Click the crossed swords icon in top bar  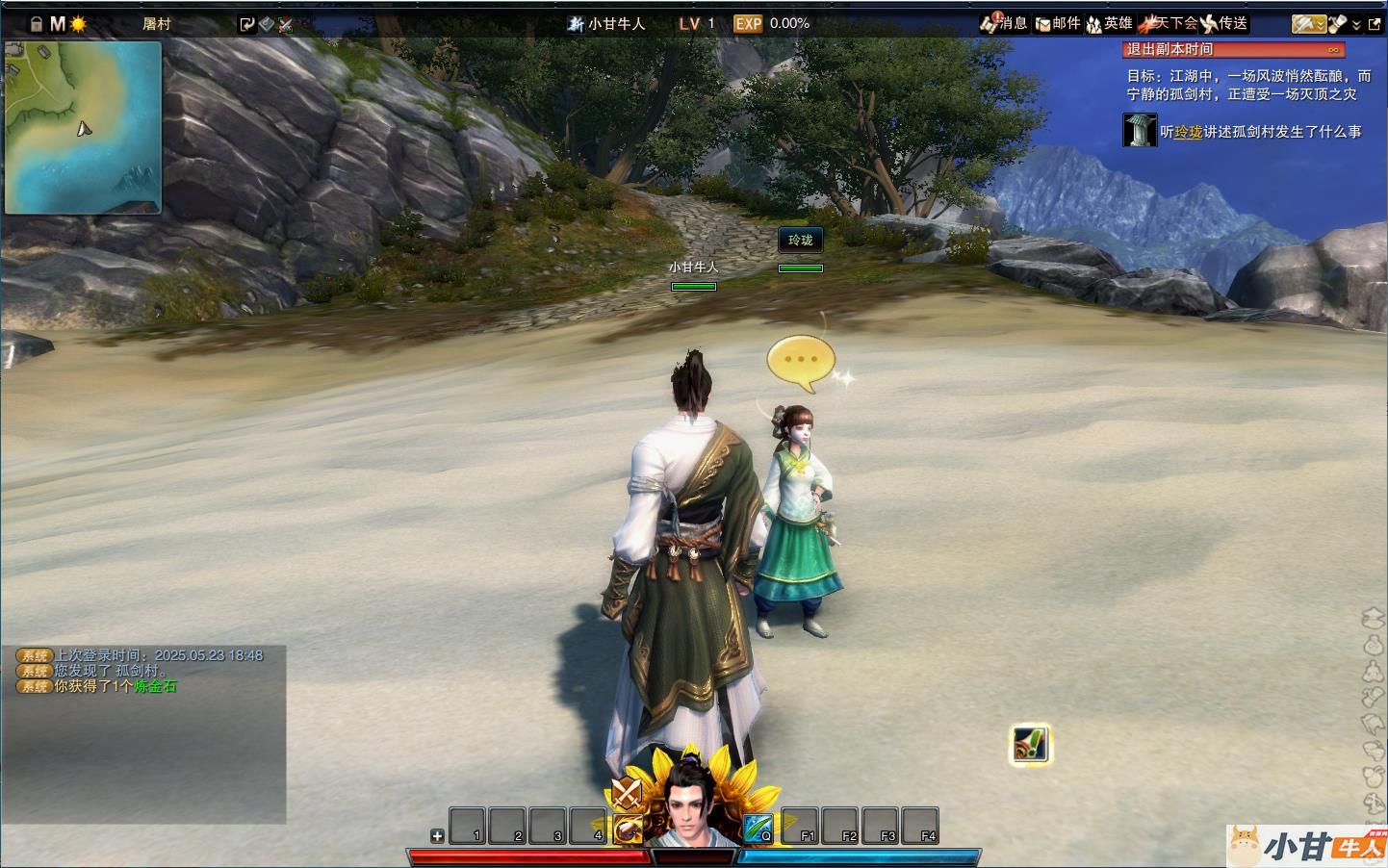(286, 25)
